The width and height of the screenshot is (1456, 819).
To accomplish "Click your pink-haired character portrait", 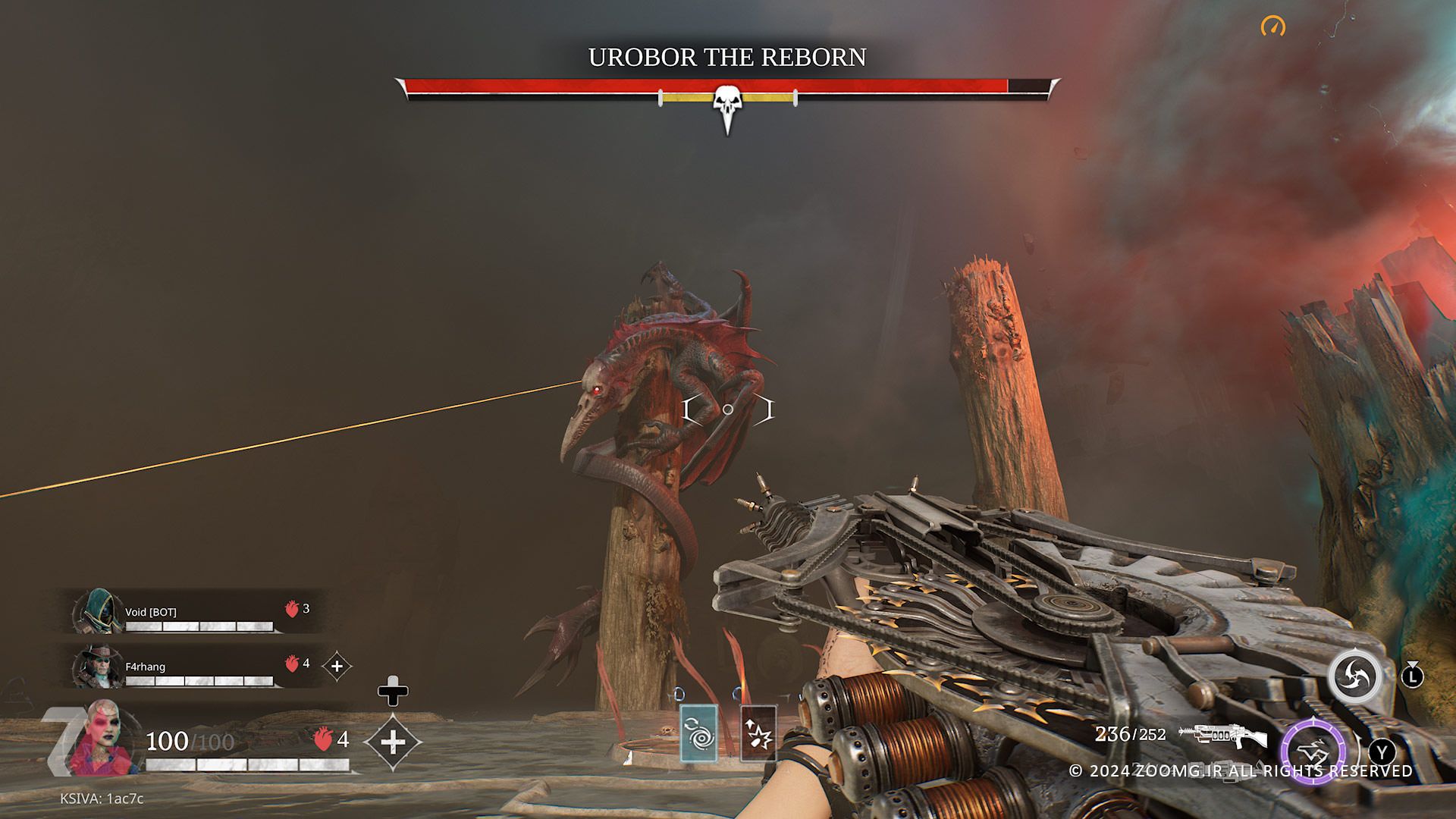I will 102,738.
